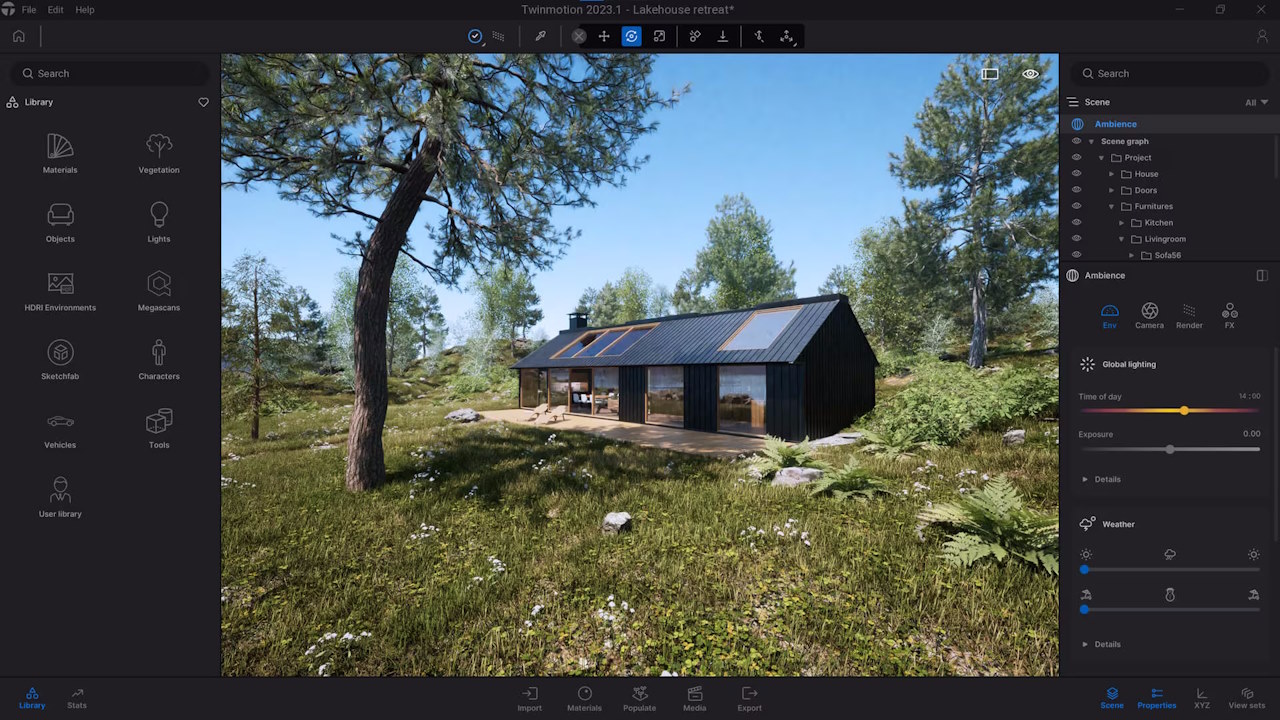Open the Import panel
Screen dimensions: 1280x720
tap(530, 699)
